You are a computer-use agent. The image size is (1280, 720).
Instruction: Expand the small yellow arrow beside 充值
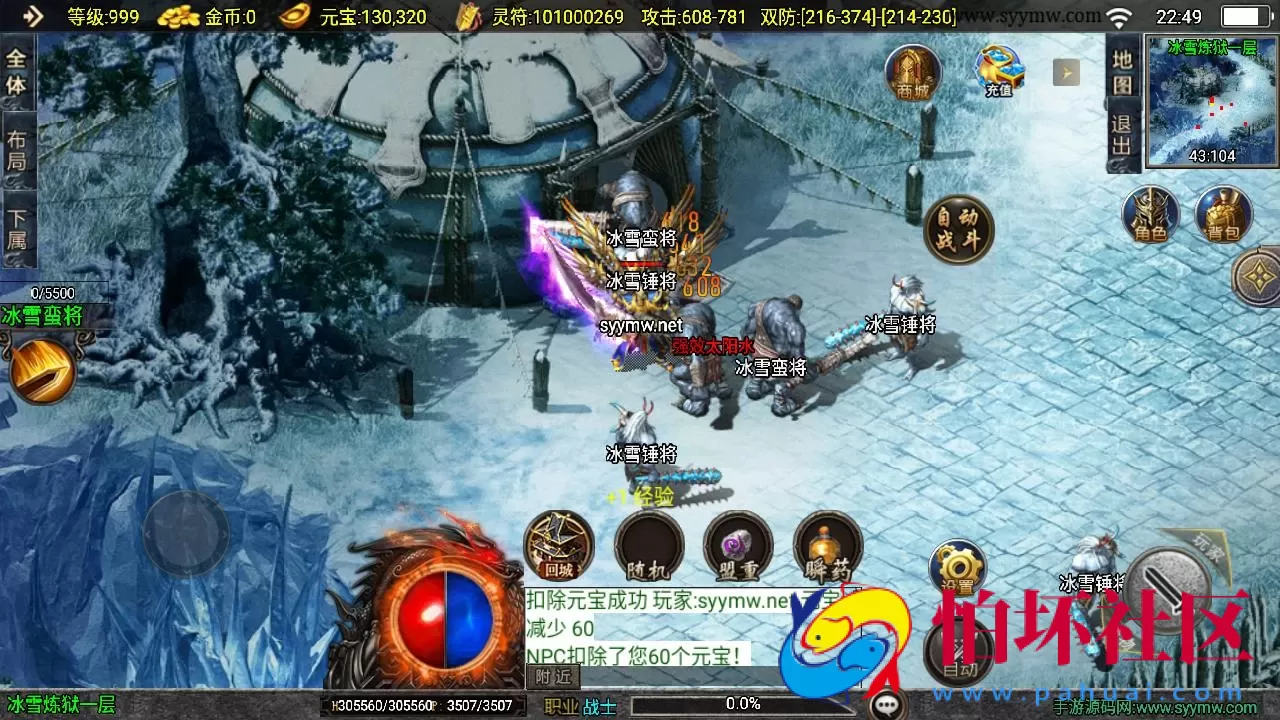coord(1067,71)
